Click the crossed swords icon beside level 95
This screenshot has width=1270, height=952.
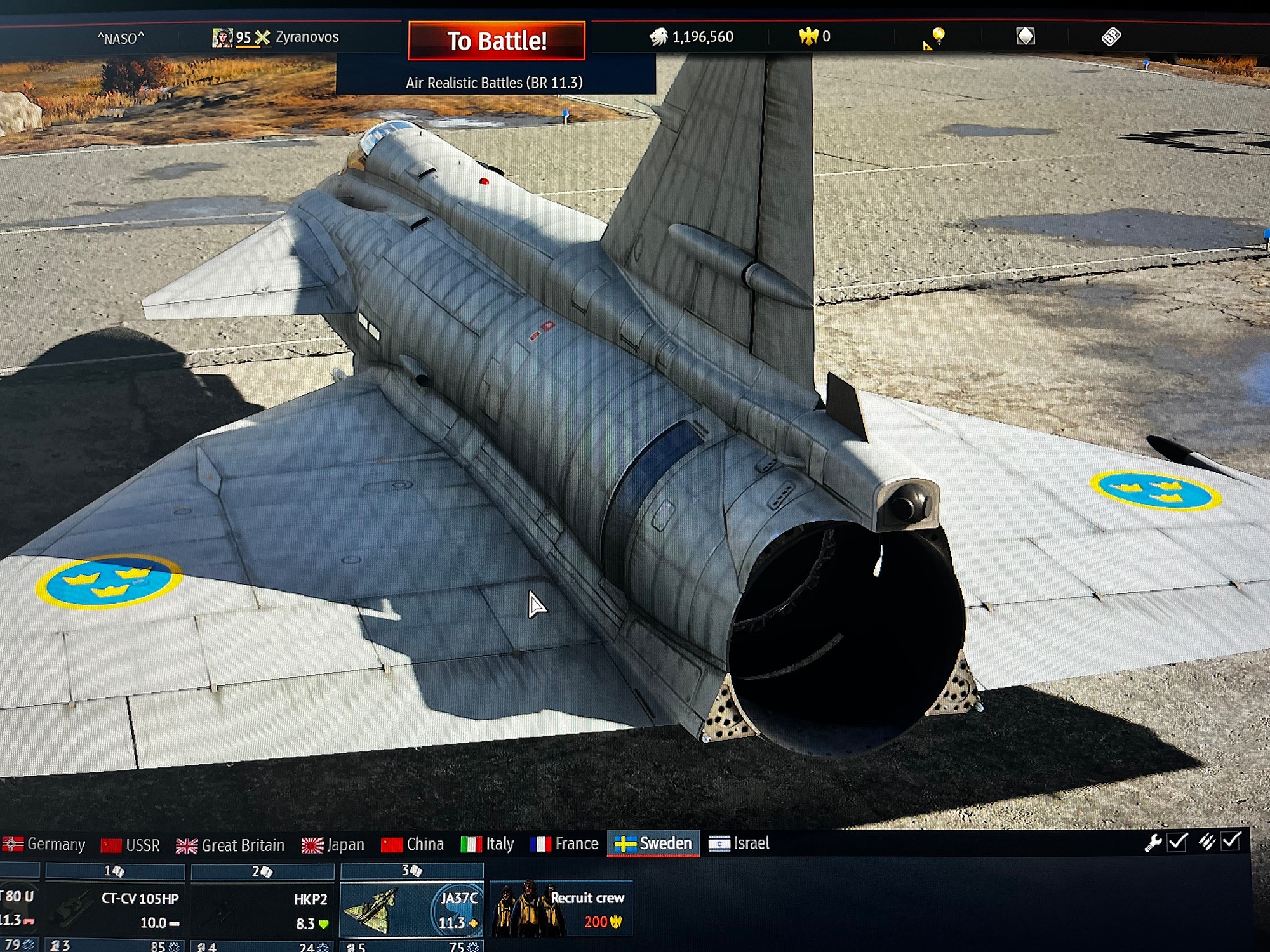point(263,37)
